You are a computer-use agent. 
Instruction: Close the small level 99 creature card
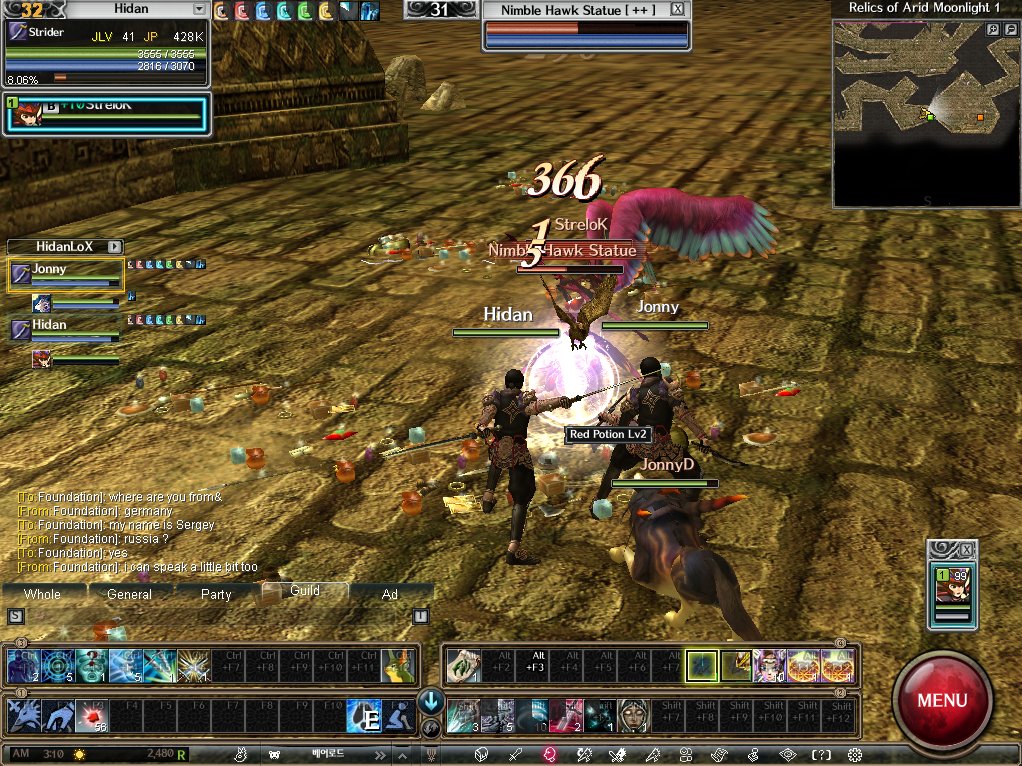[x=966, y=550]
